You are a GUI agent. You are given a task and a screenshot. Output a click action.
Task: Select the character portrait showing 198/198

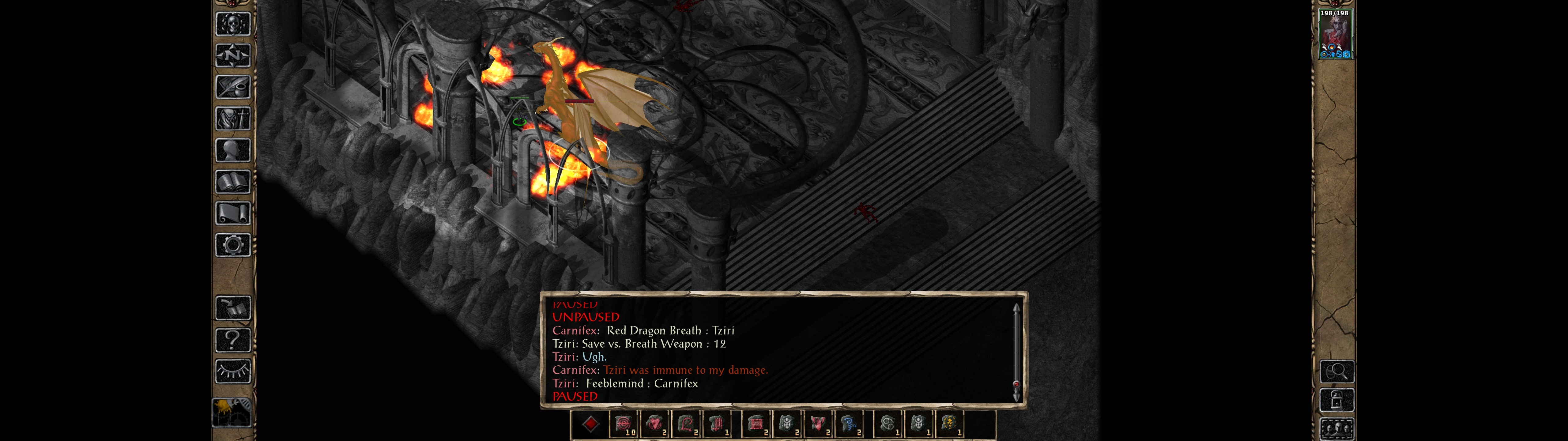click(1335, 33)
